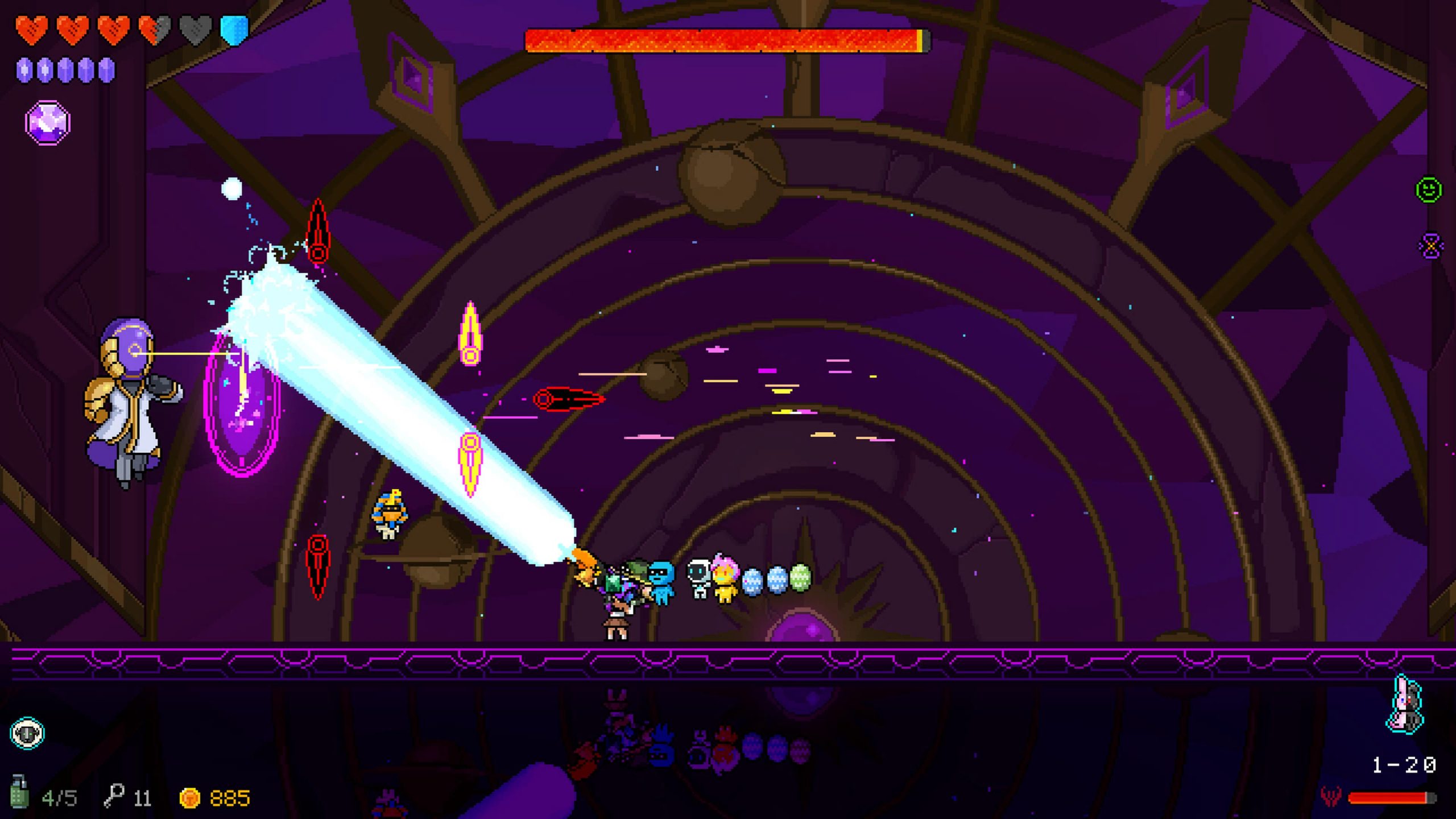Viewport: 1456px width, 819px height.
Task: Choose the round masked face icon
Action: pos(27,733)
